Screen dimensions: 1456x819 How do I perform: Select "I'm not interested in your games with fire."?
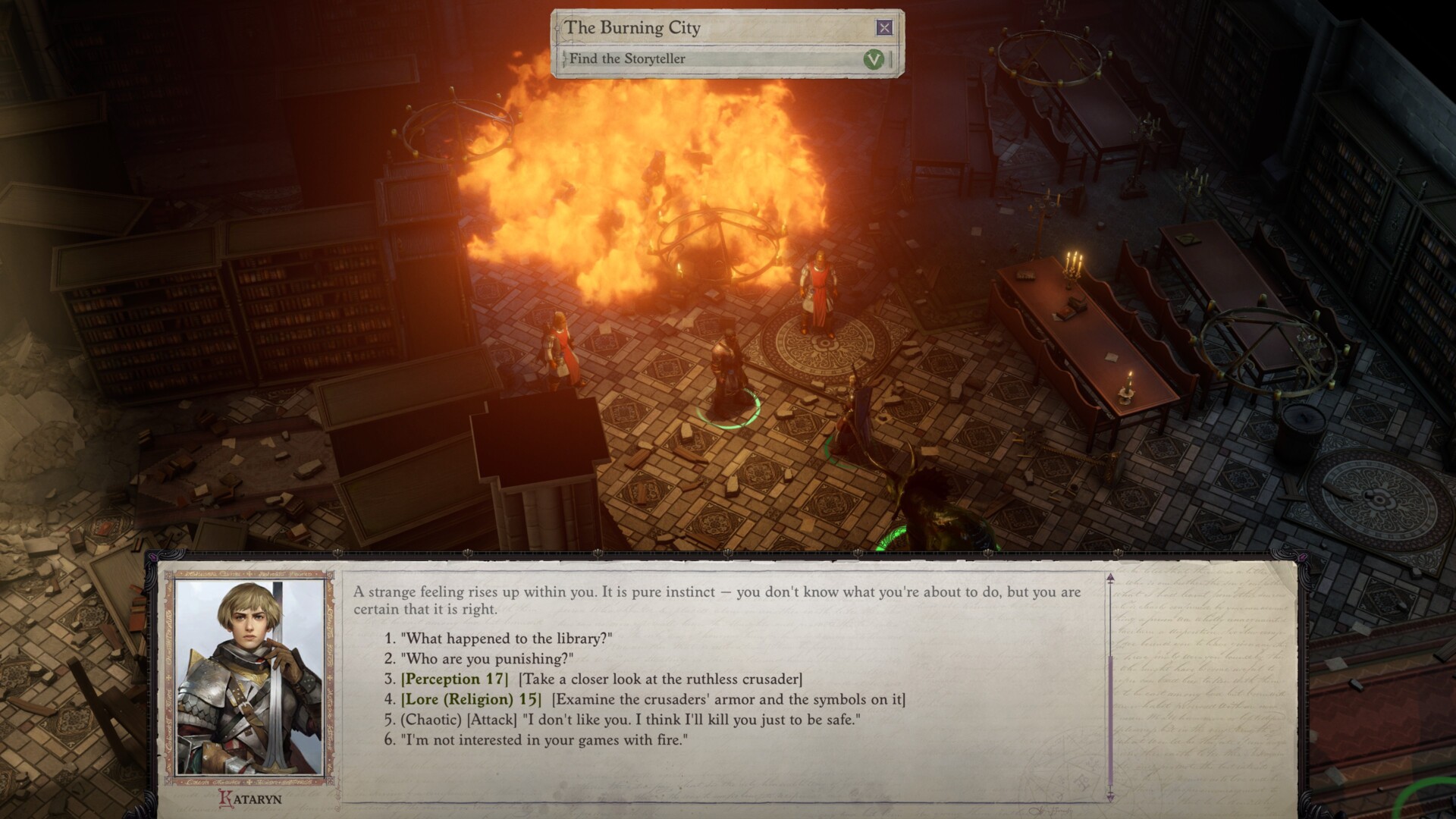point(529,741)
